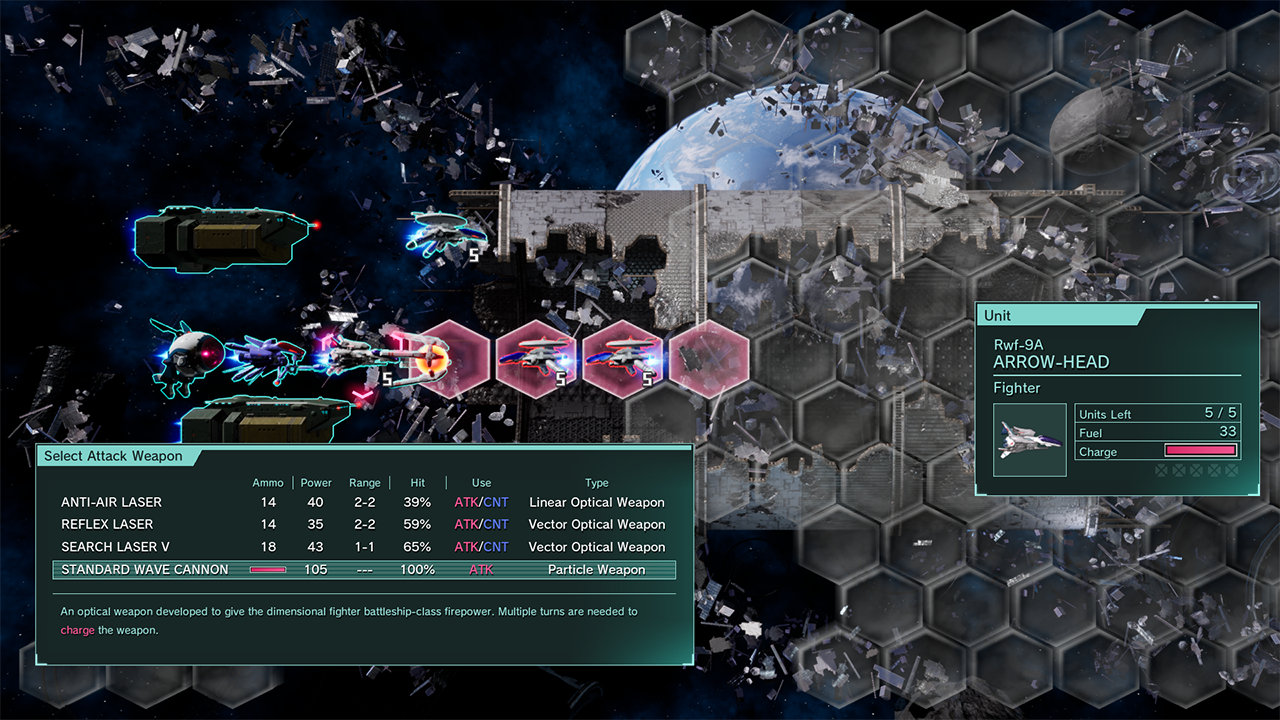Select the empty highlighted debris hex
This screenshot has width=1280, height=720.
pyautogui.click(x=709, y=360)
